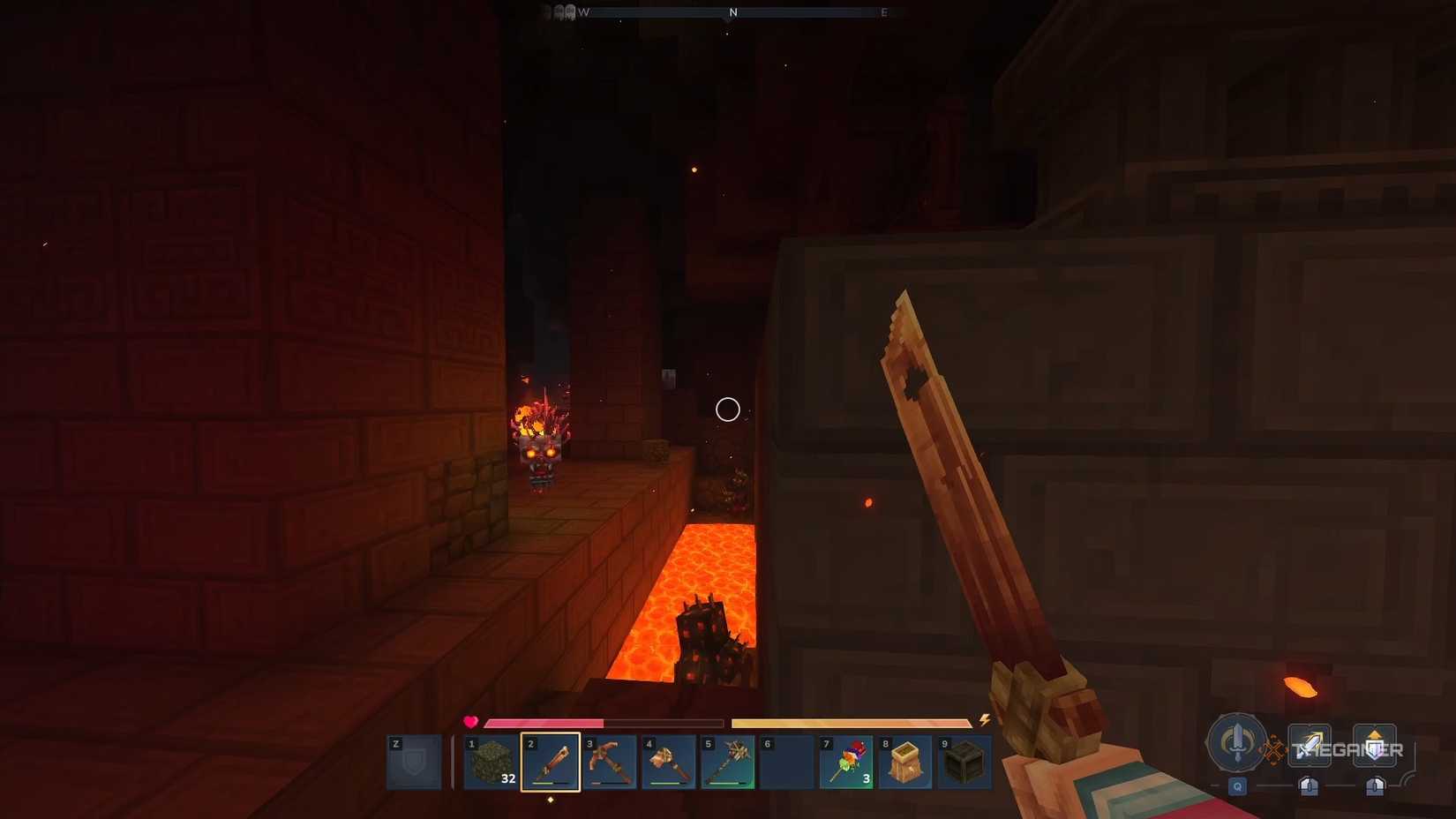The width and height of the screenshot is (1456, 819).
Task: Click the shield slot labeled Z
Action: point(413,763)
